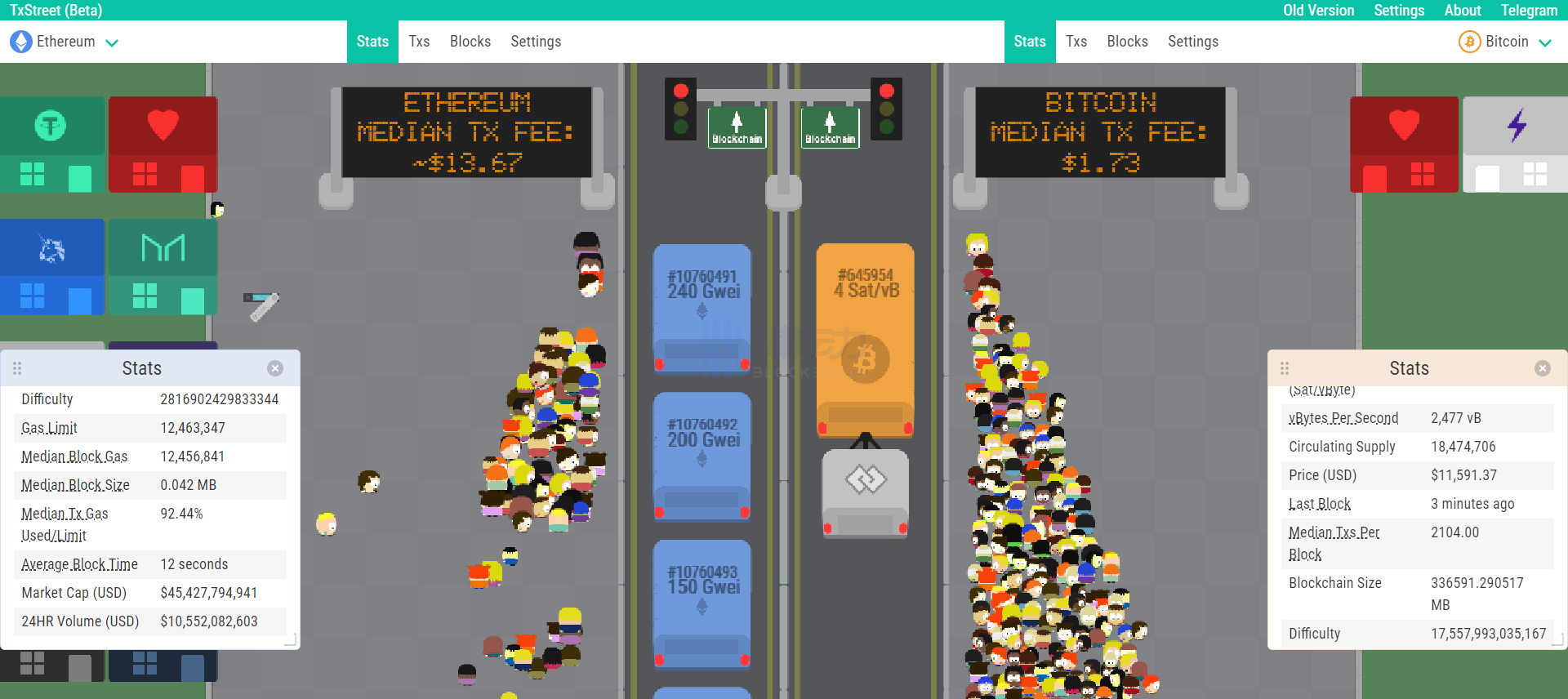Select the Bitcoin Stats tab
Screen dimensions: 1568x699
click(x=1029, y=42)
